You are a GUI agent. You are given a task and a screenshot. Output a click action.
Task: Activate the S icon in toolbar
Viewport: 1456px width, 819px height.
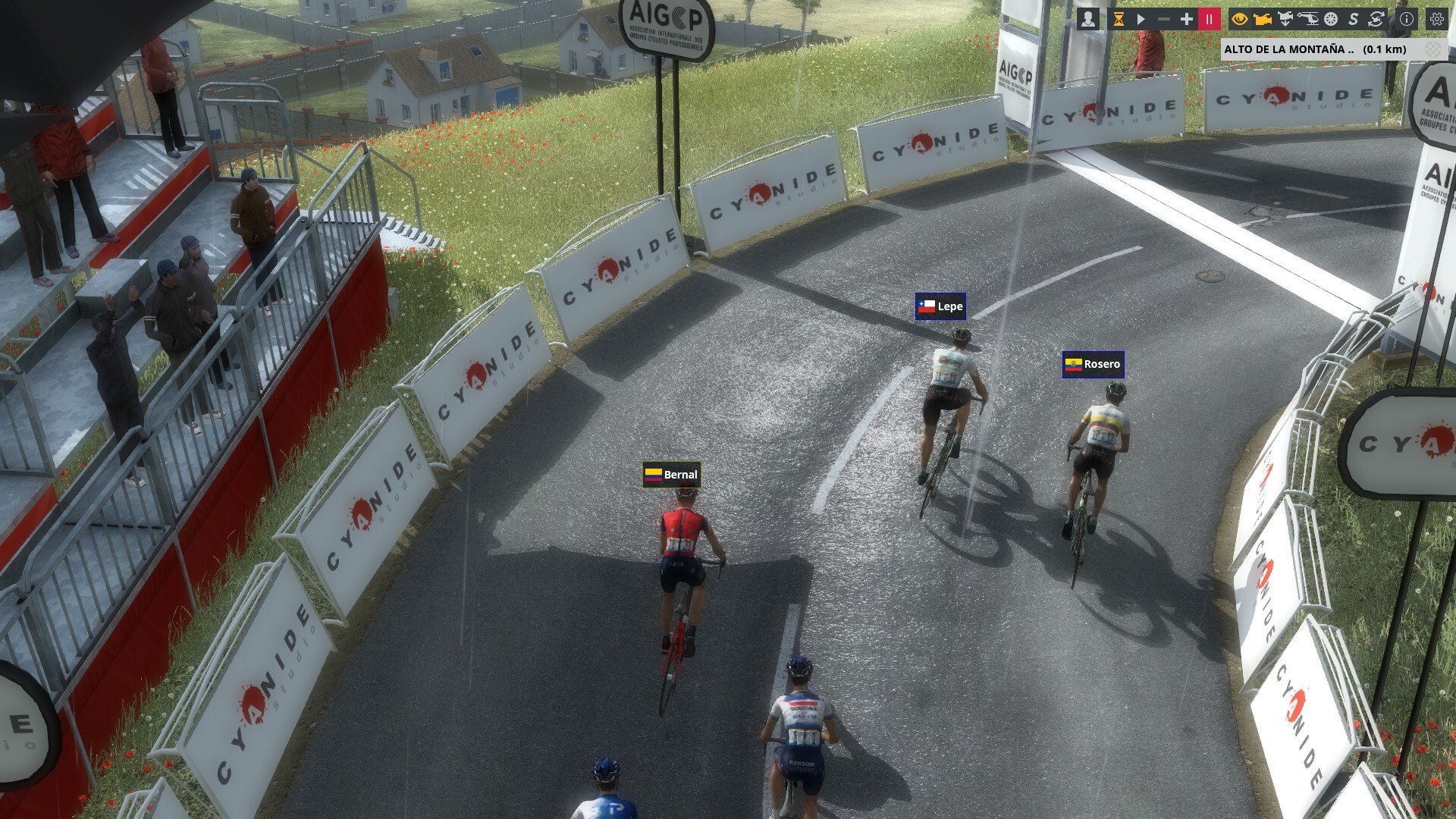(1353, 20)
